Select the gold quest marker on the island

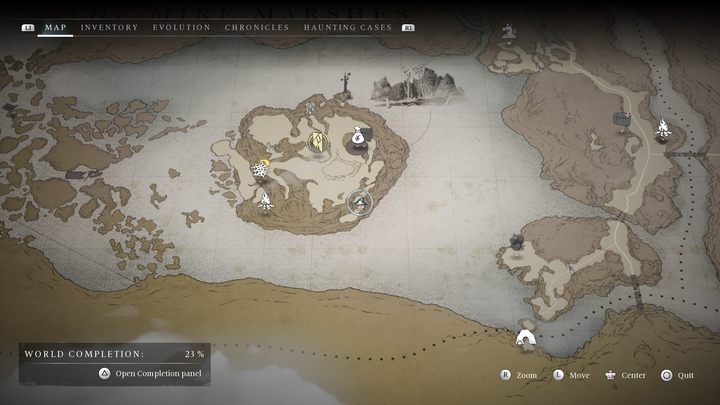[x=318, y=141]
